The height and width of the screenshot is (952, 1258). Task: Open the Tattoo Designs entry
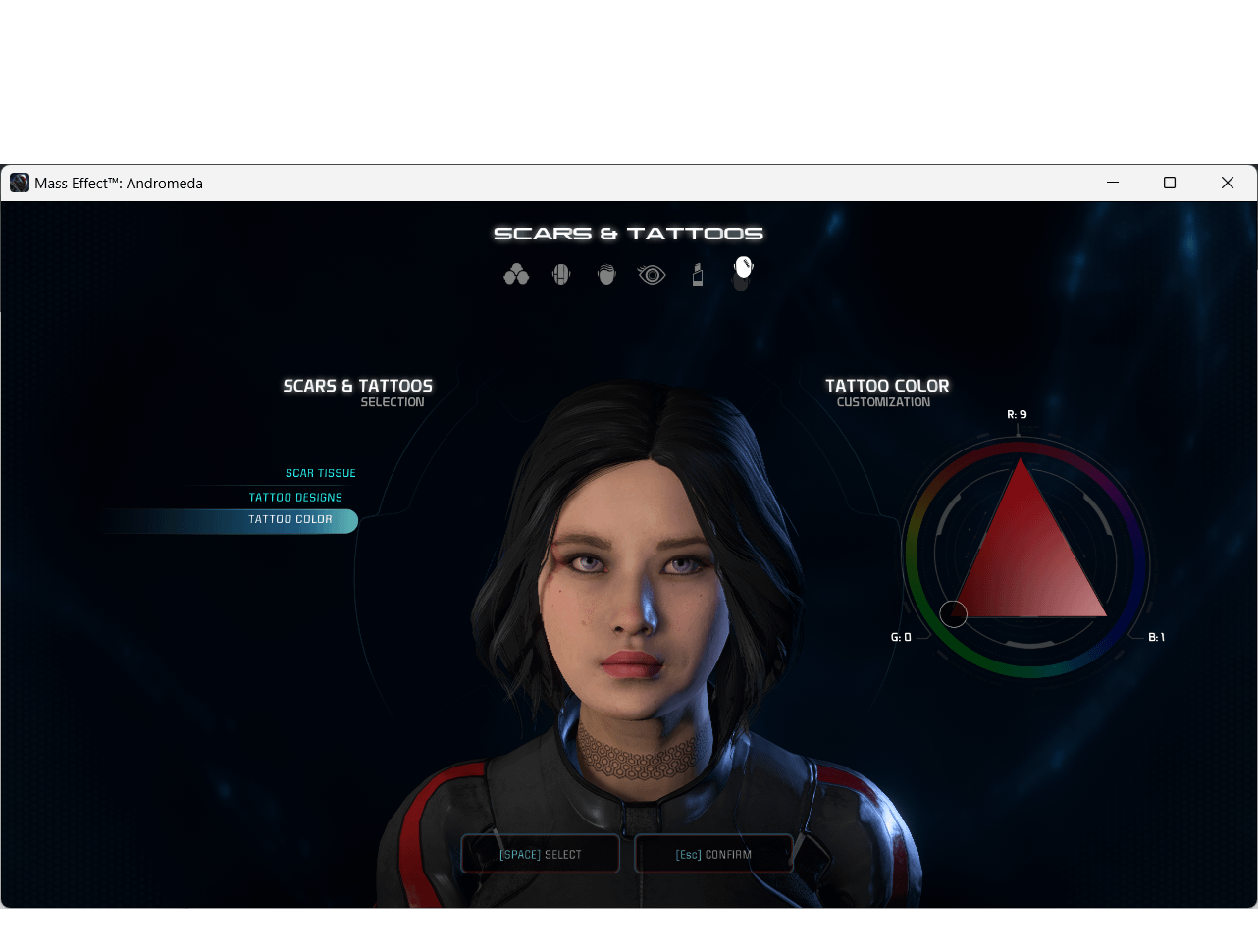[x=295, y=498]
